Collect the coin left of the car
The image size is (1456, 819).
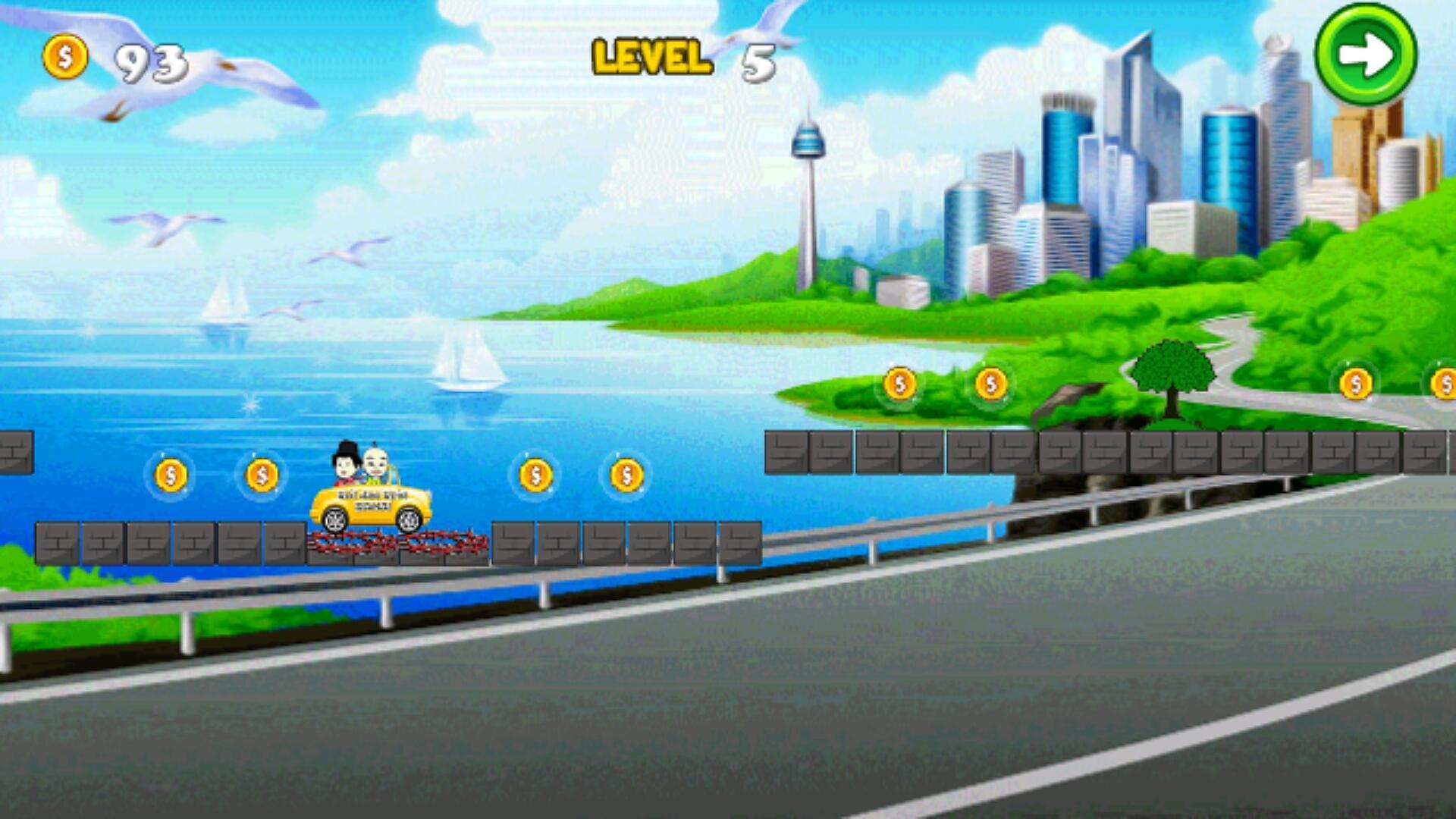pyautogui.click(x=262, y=474)
